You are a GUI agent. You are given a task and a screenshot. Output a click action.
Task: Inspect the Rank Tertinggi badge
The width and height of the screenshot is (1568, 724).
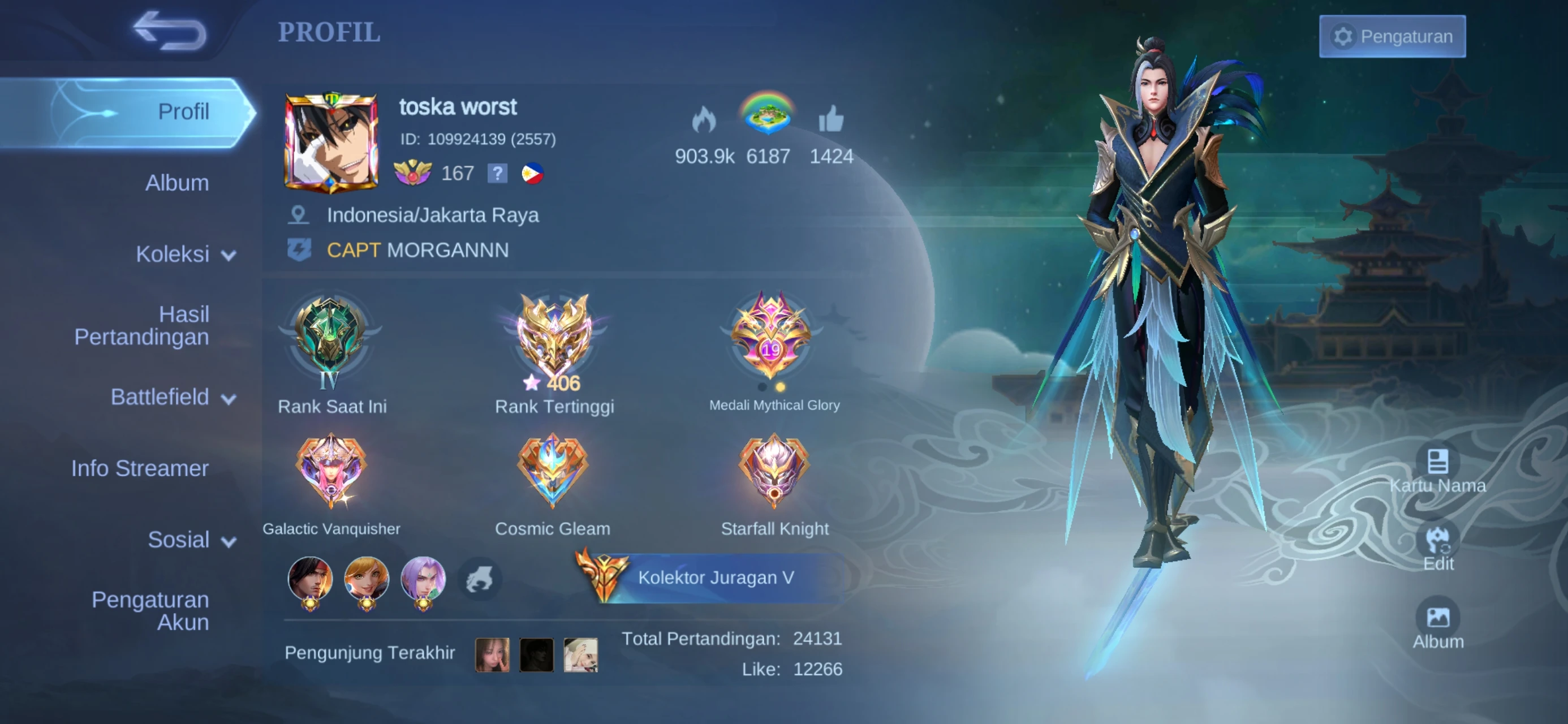point(554,337)
